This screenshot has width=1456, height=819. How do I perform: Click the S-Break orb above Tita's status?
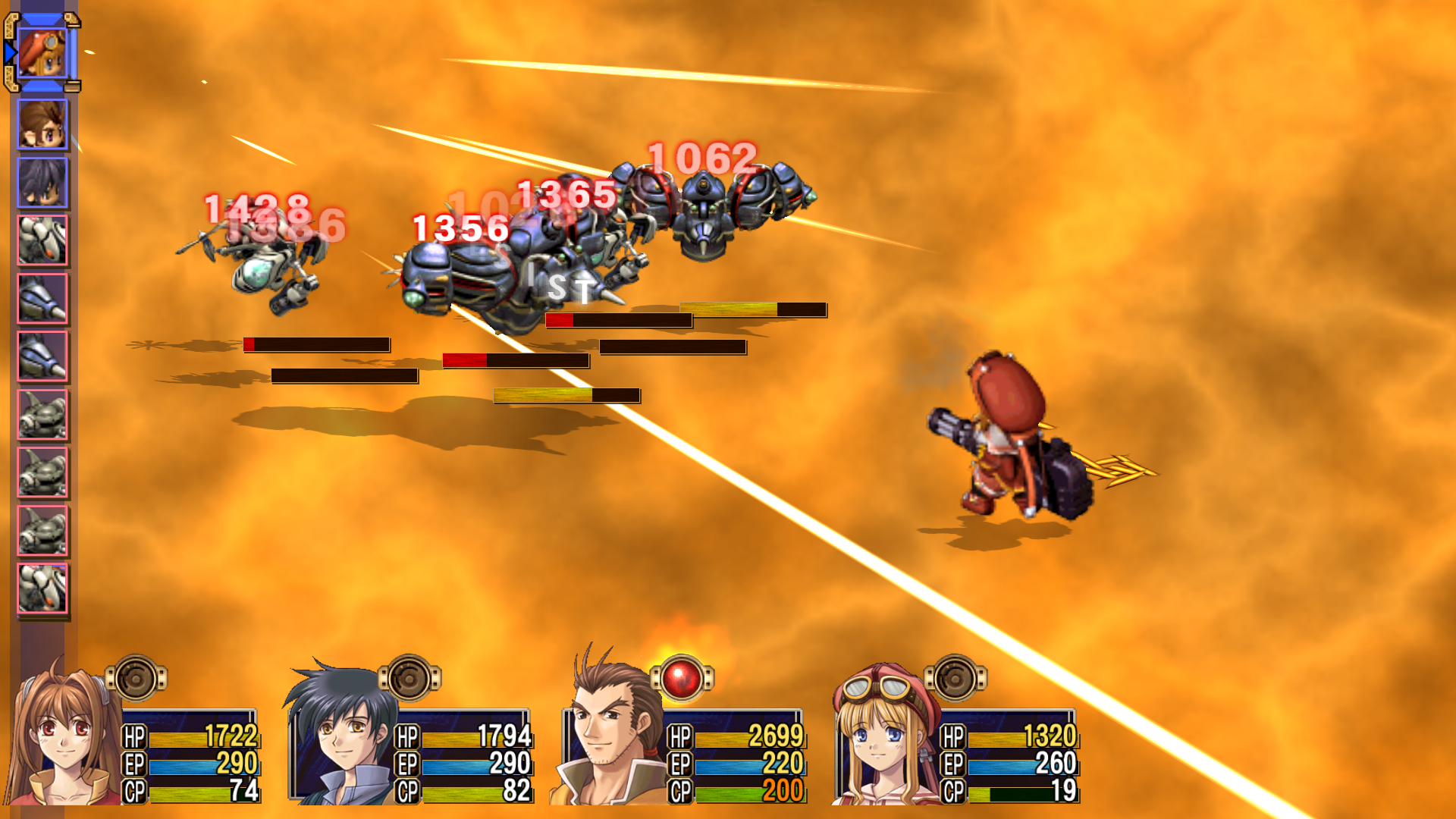(955, 678)
